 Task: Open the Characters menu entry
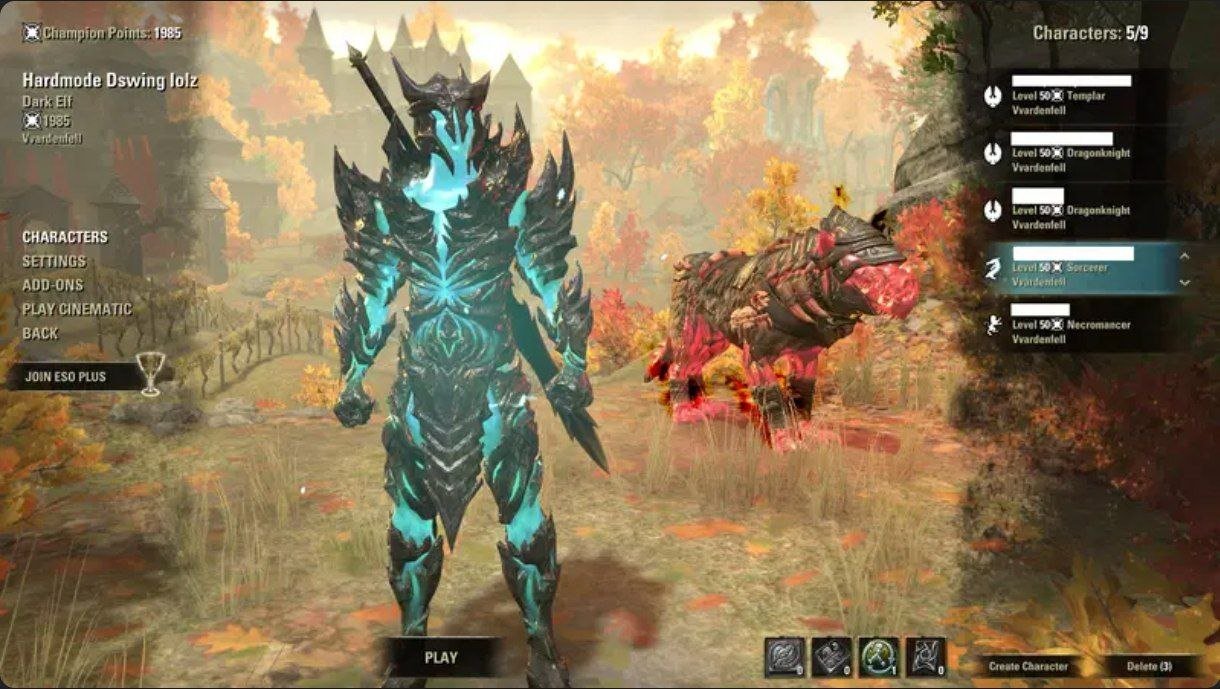(65, 237)
